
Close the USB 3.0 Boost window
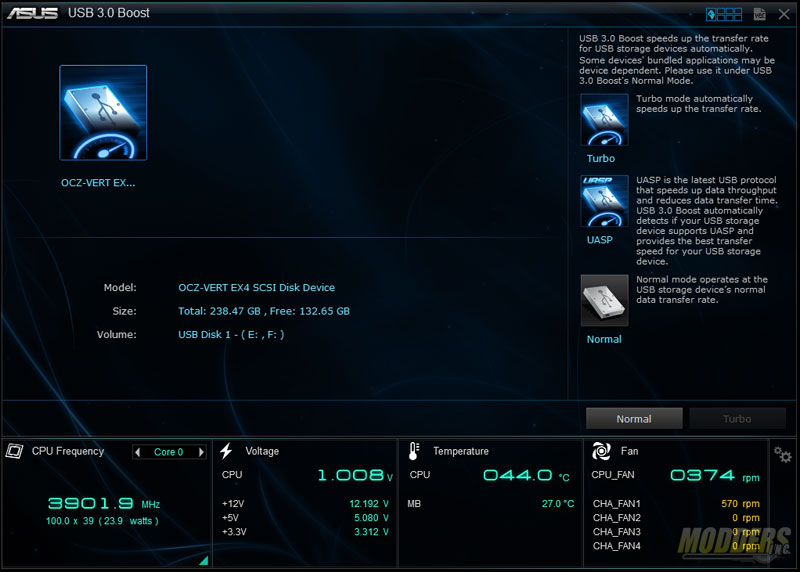pos(785,14)
